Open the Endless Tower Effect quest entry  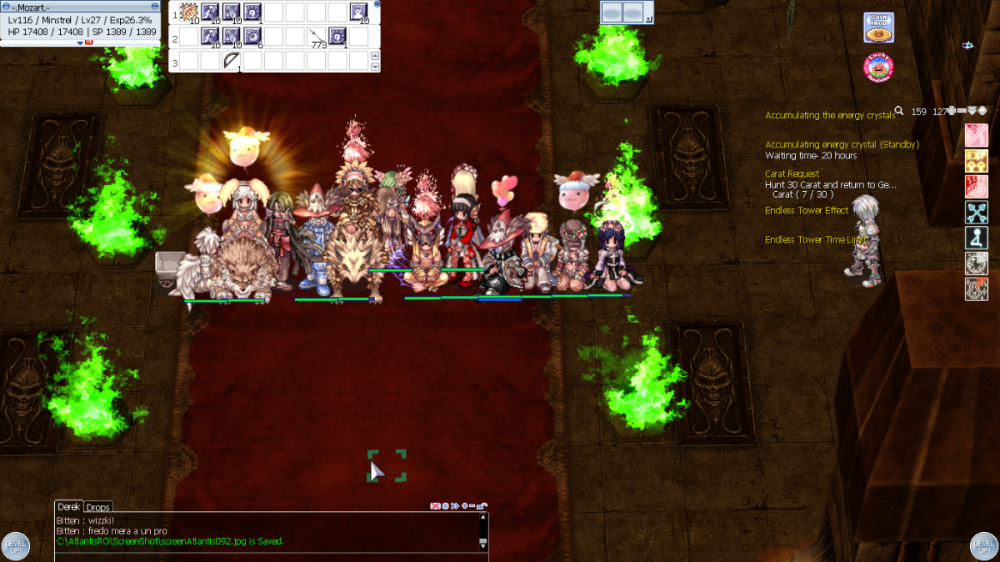806,211
